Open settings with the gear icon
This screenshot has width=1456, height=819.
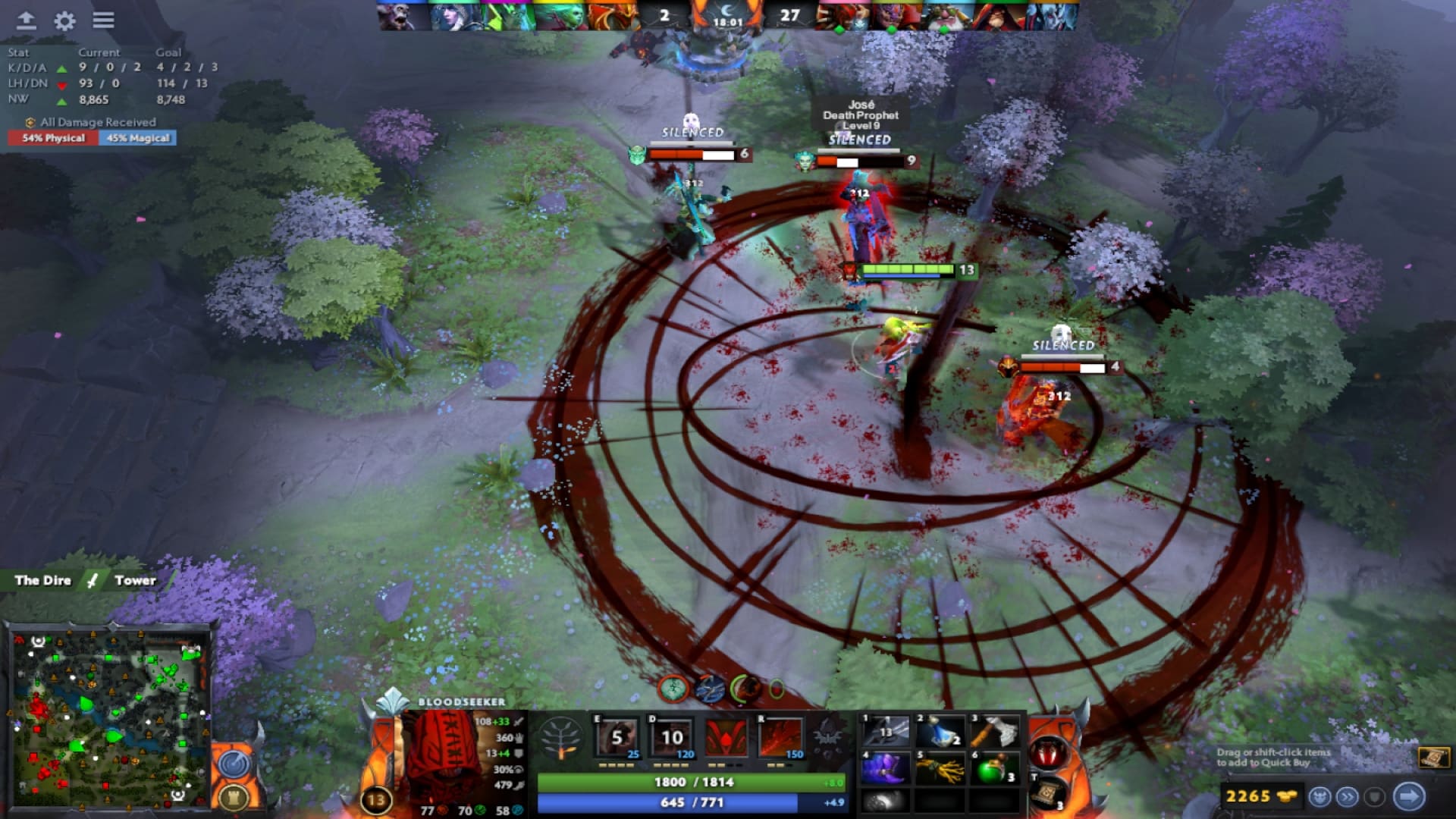tap(64, 20)
